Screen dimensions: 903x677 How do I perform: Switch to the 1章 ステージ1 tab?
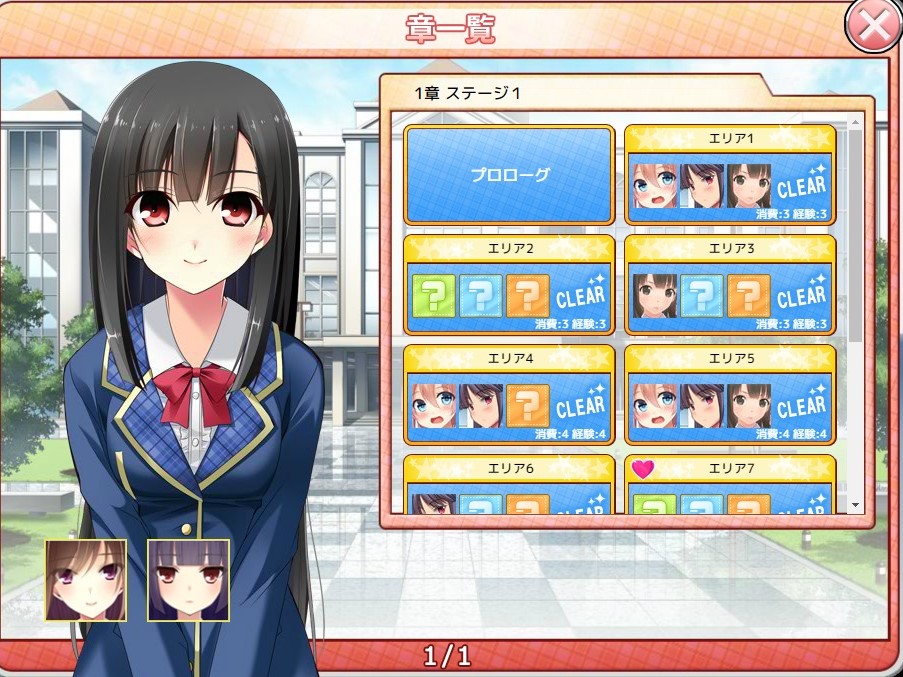(x=468, y=93)
